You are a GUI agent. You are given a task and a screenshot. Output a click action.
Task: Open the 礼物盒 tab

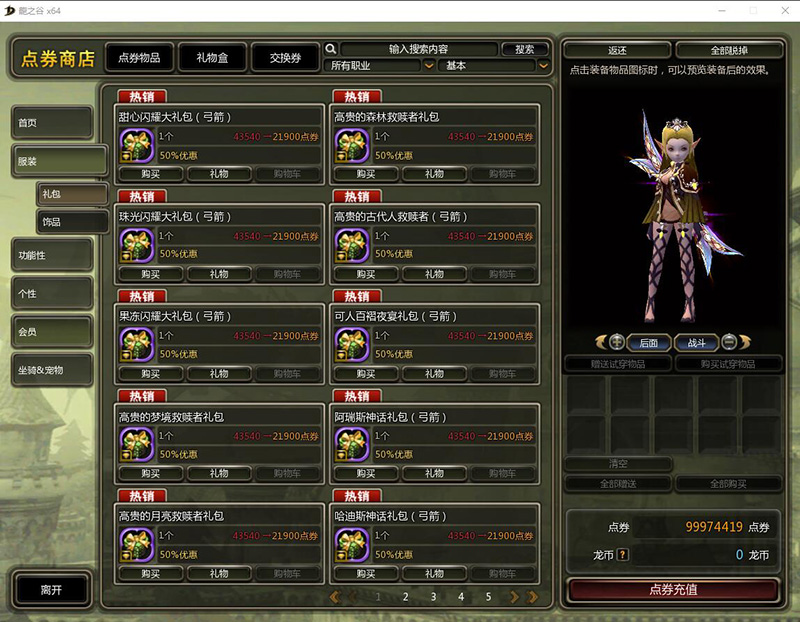coord(211,58)
